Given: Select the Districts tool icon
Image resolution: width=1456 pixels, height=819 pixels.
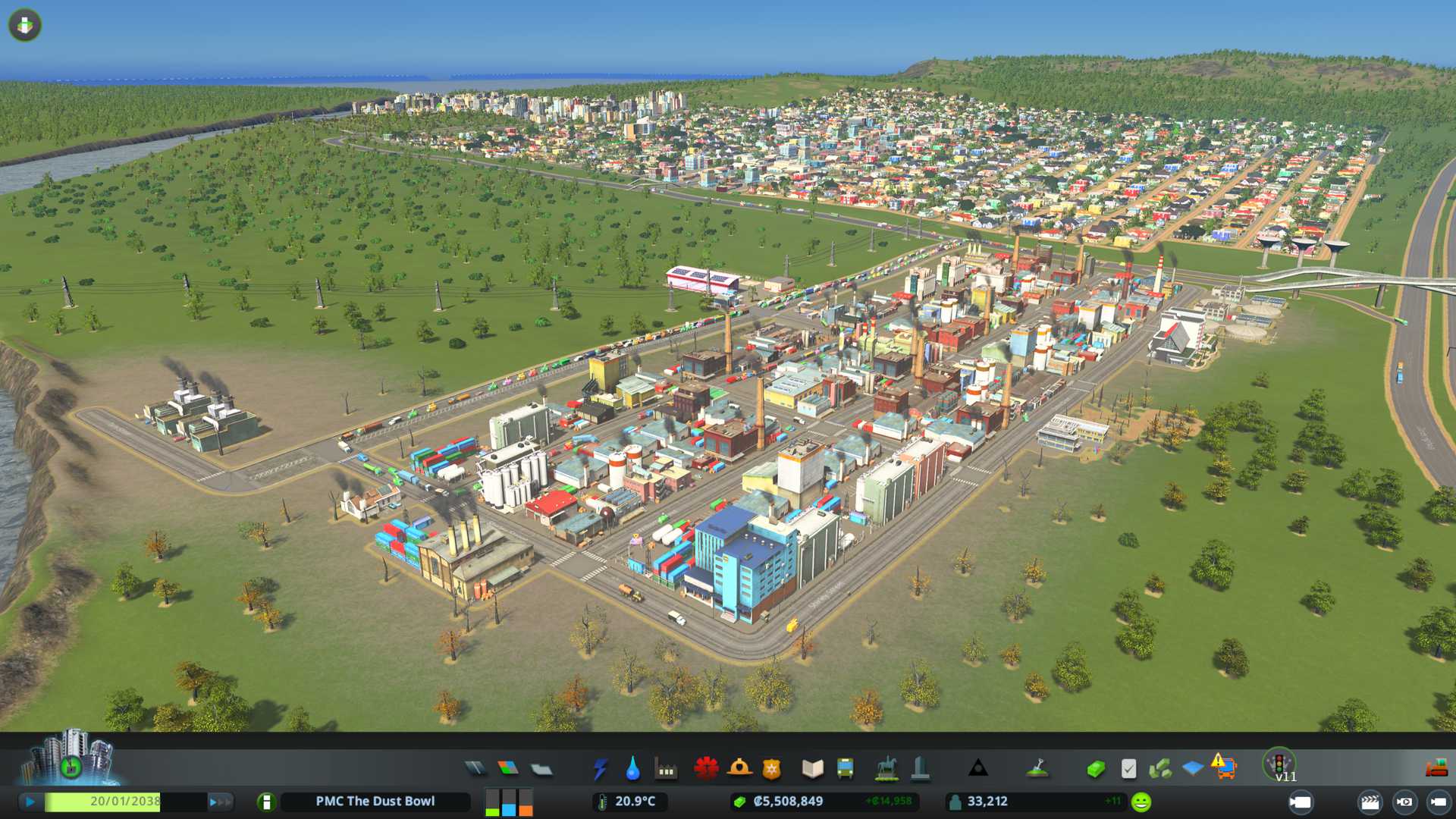Looking at the screenshot, I should [541, 769].
